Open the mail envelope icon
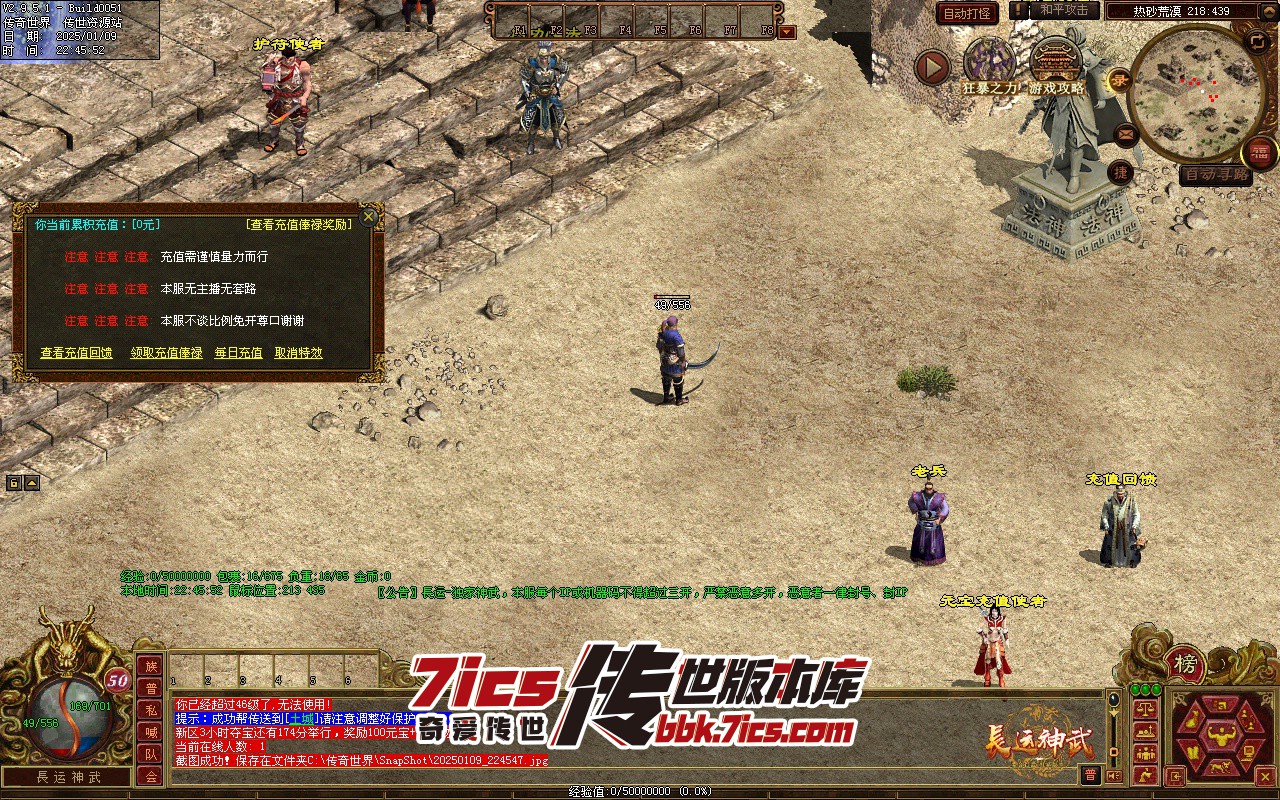The image size is (1280, 800). [x=1126, y=133]
